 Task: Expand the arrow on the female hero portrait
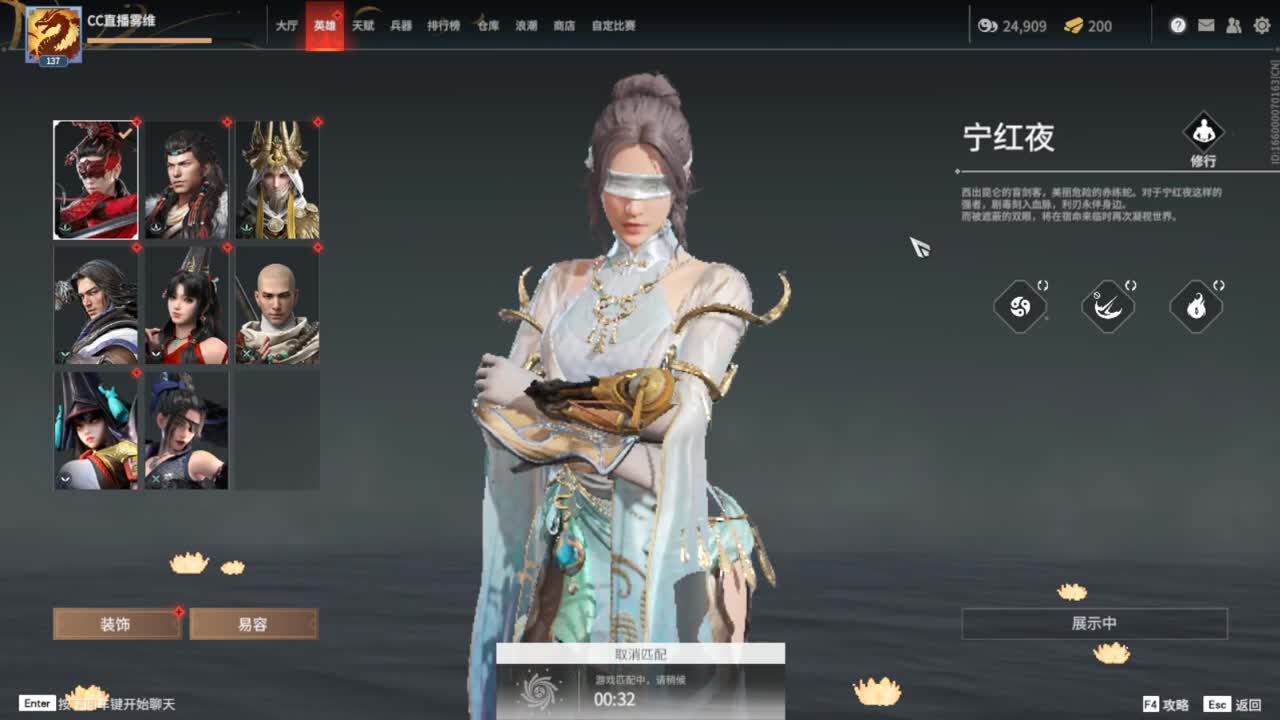click(155, 352)
